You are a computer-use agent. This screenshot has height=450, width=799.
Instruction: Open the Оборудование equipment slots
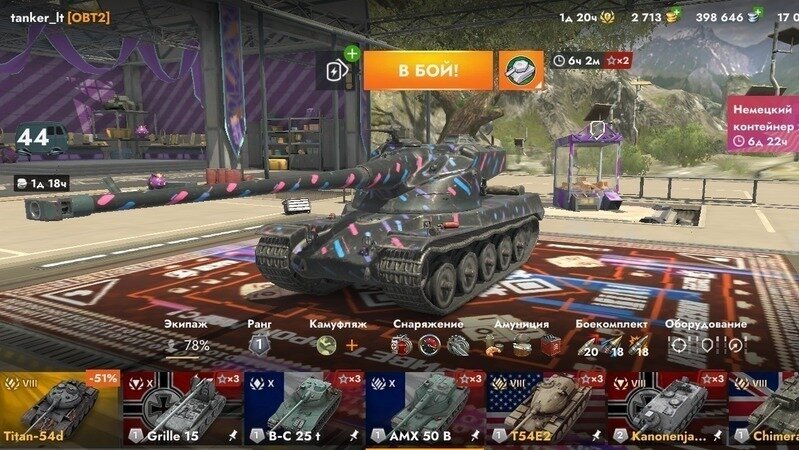coord(705,345)
